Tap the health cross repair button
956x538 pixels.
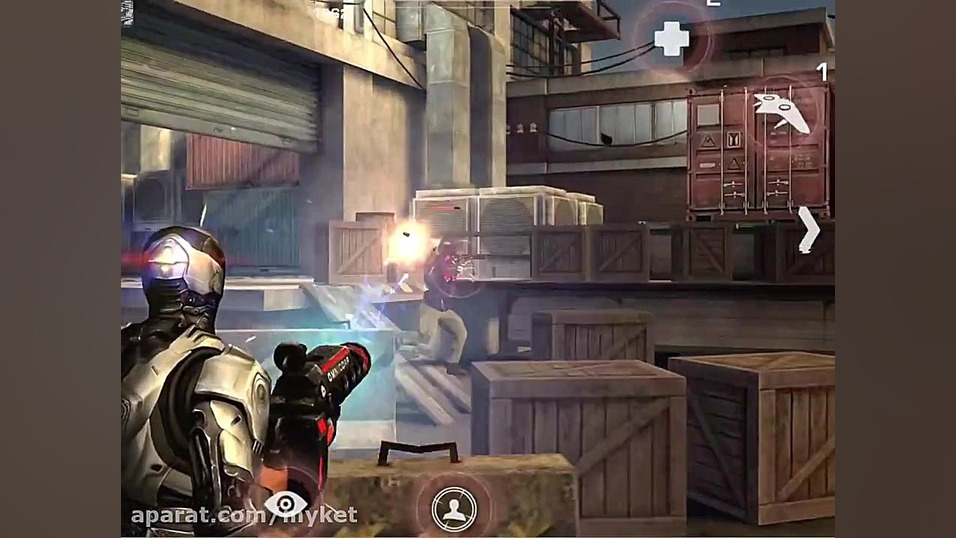[x=672, y=40]
